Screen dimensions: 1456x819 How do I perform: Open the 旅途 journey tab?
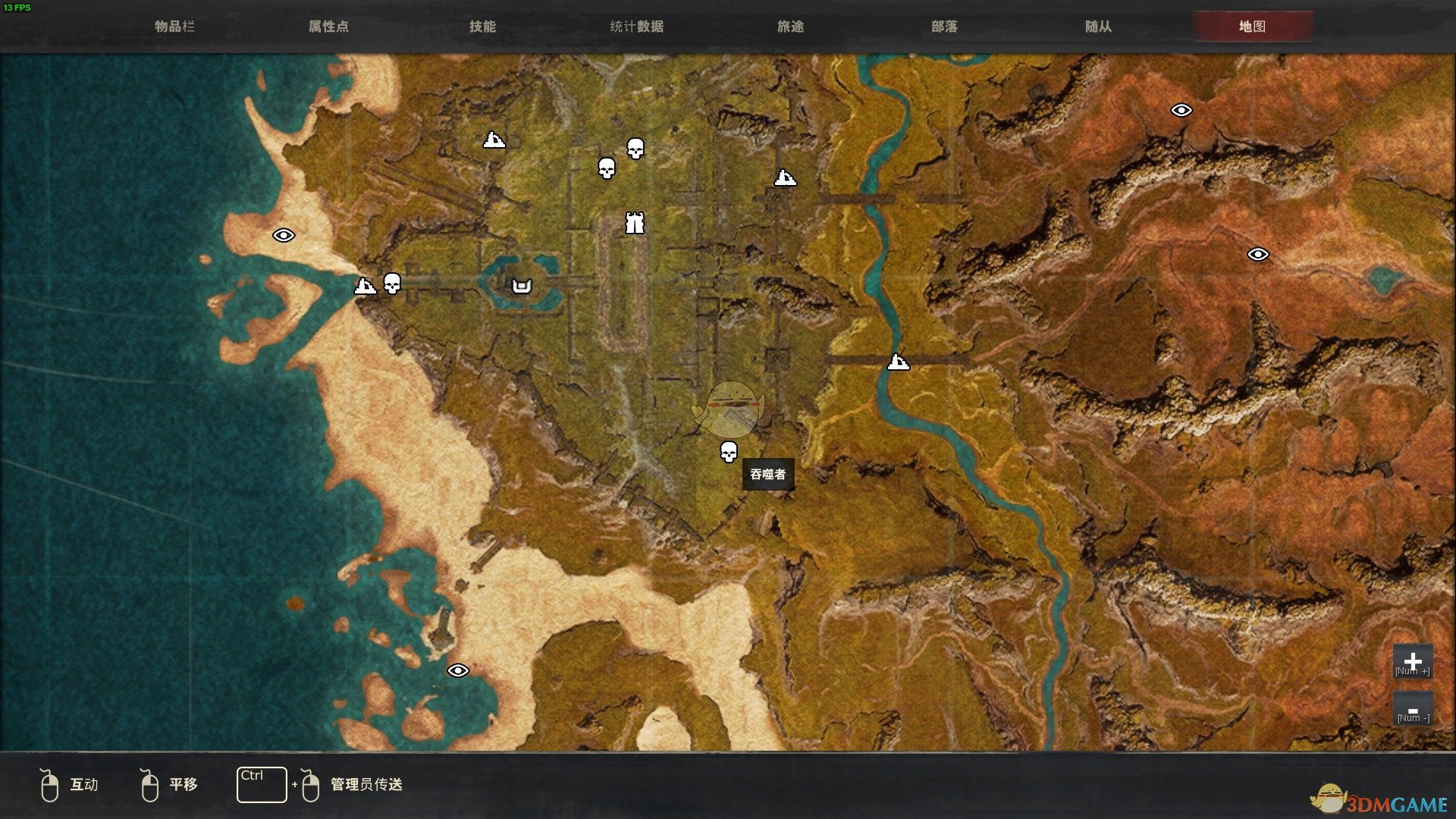790,27
